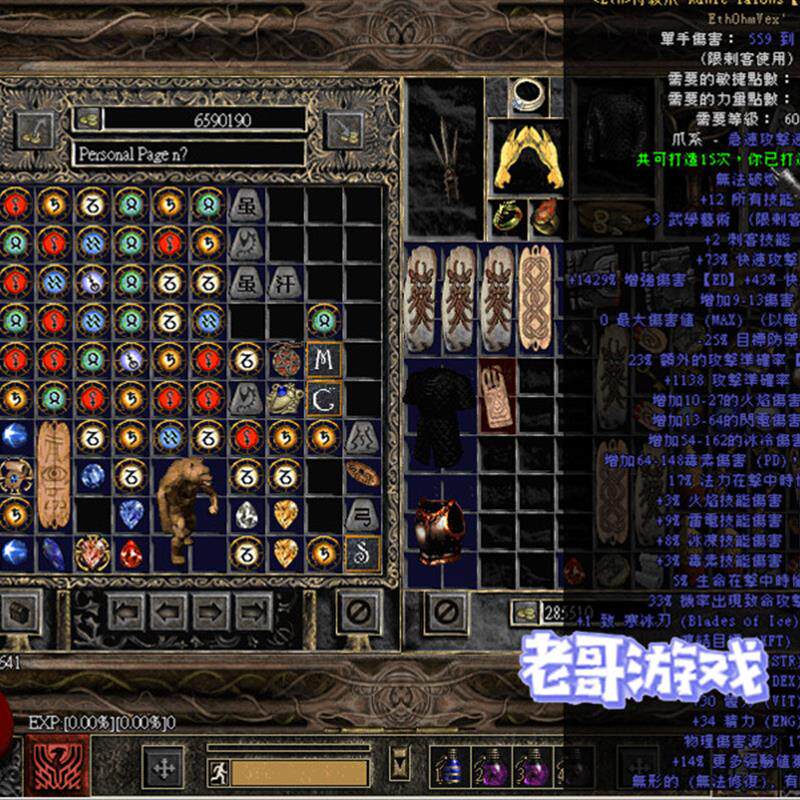Select the claw weapon equipment slot

(443, 160)
